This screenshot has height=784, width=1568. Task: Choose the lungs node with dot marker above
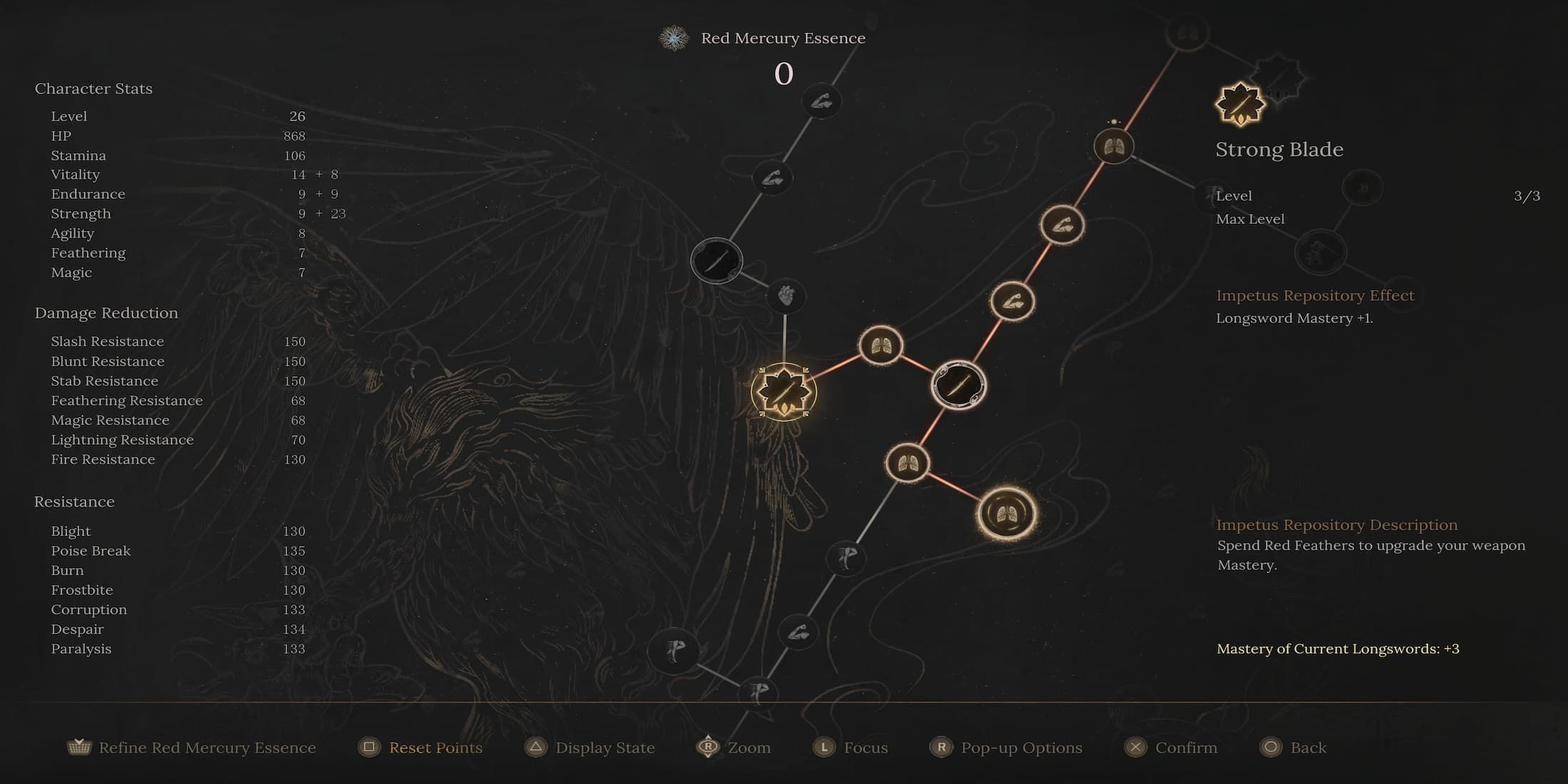click(x=1113, y=147)
